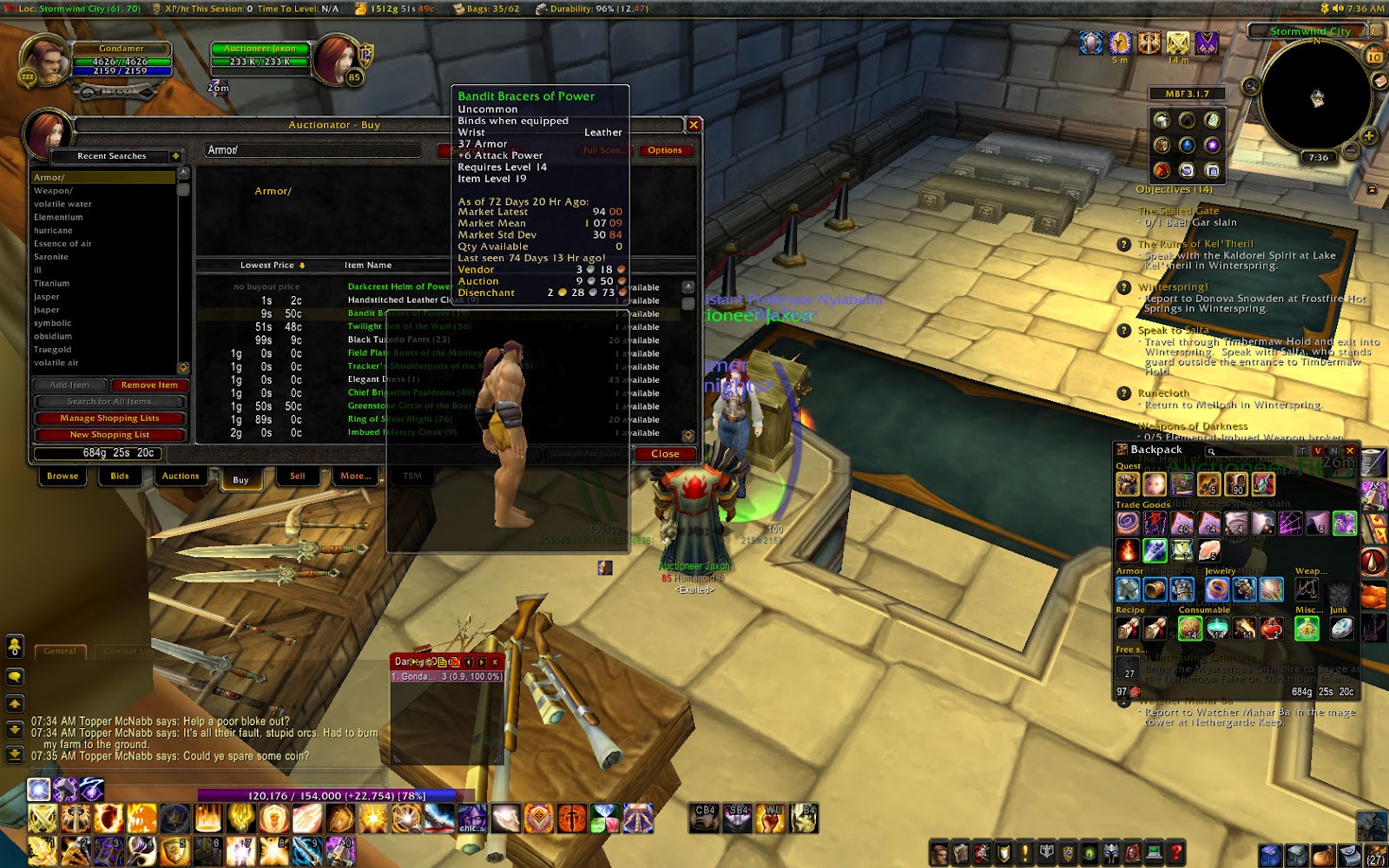Open the Backpack bag icon in the title bar

tap(1122, 450)
